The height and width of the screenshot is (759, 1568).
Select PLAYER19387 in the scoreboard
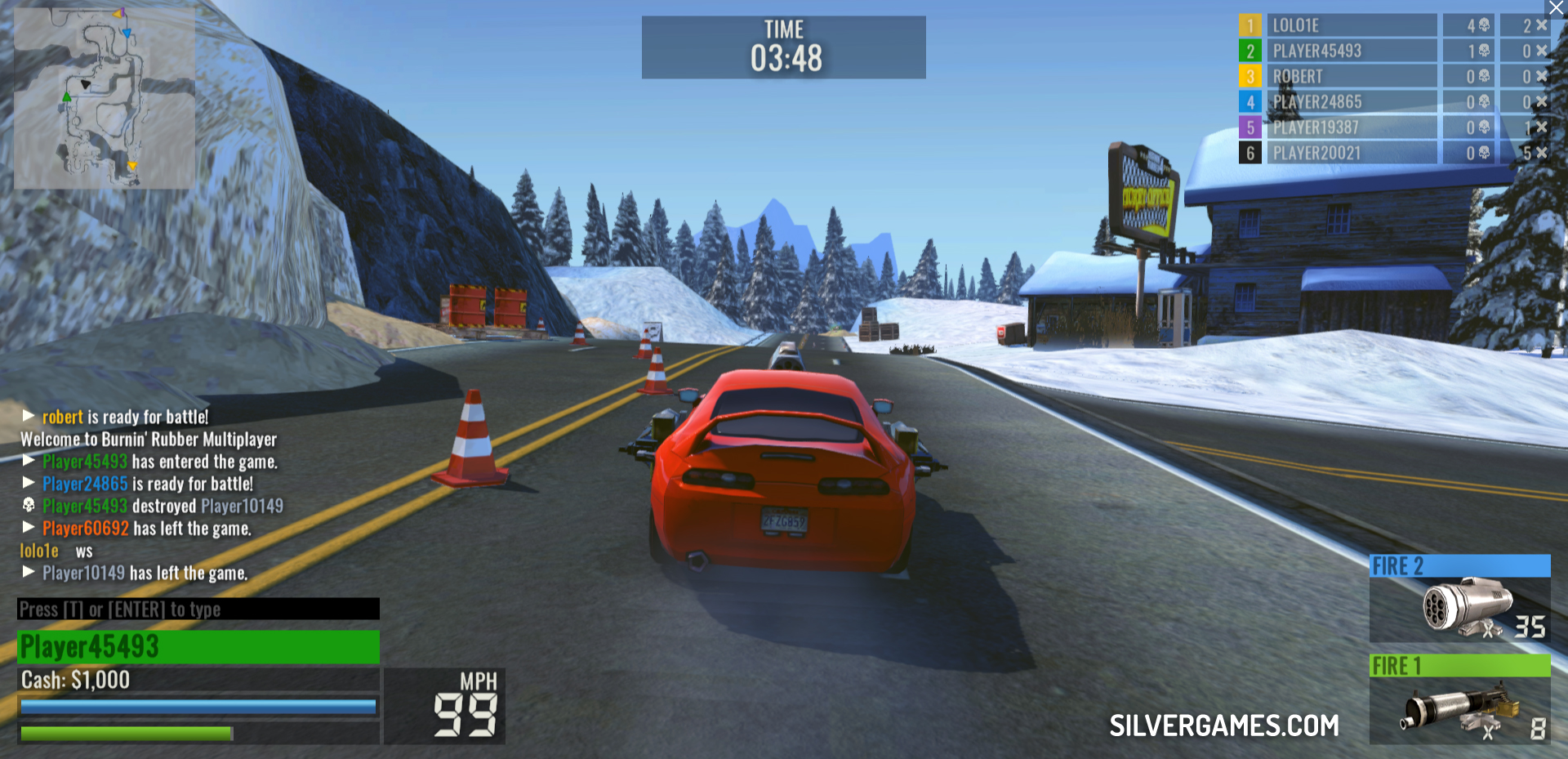tap(1351, 127)
